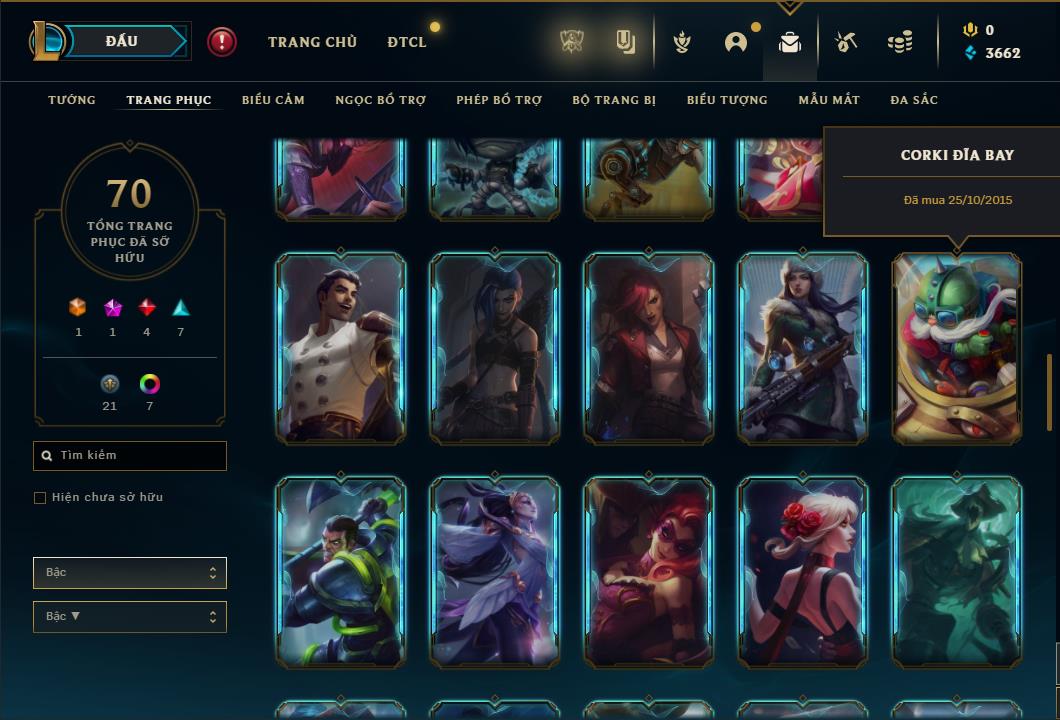Screen dimensions: 1060x720
Task: Select the Corki Đĩa Bay skin card
Action: click(x=957, y=347)
